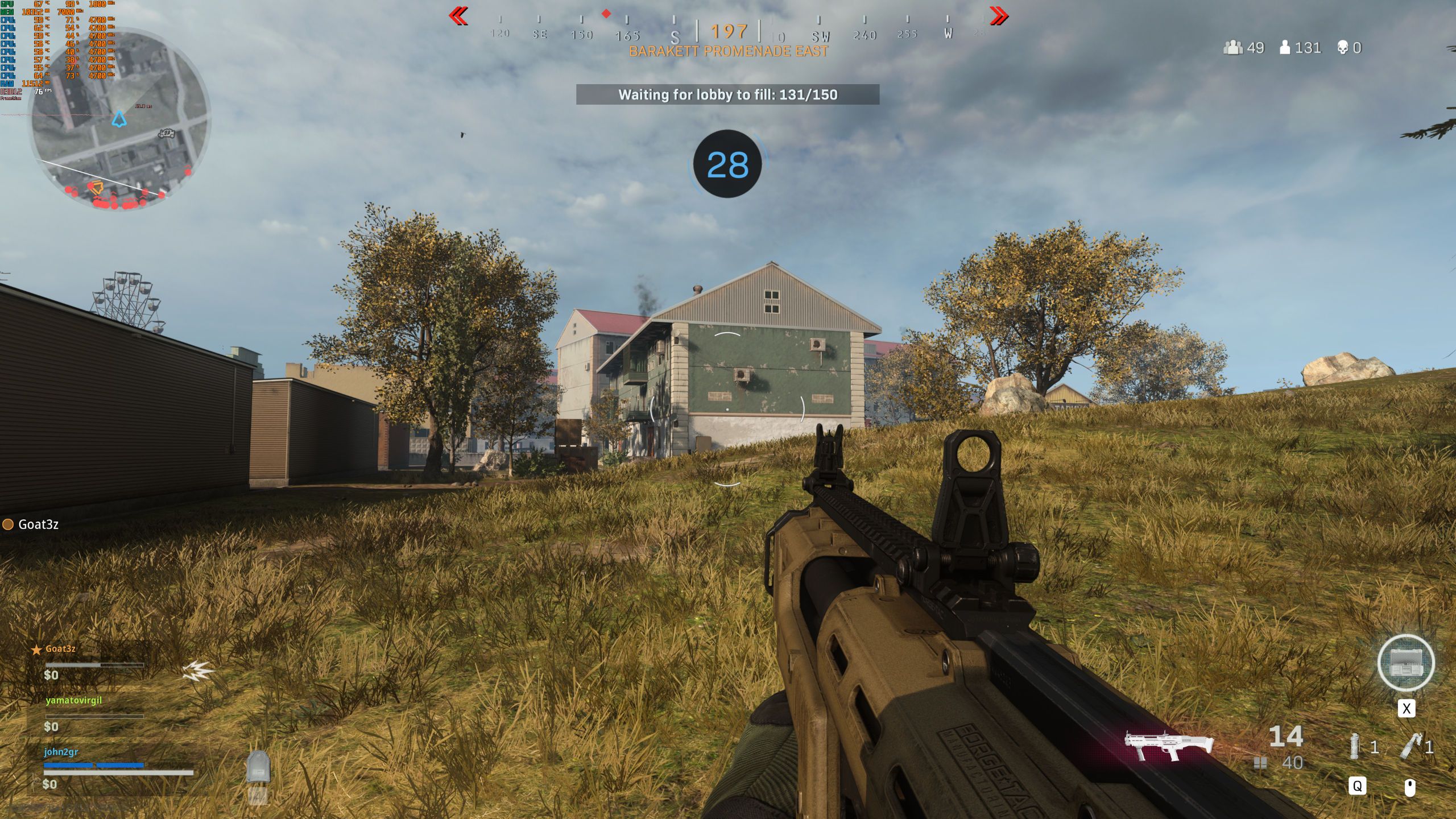Select the Barakett Promenade East location label

click(728, 51)
